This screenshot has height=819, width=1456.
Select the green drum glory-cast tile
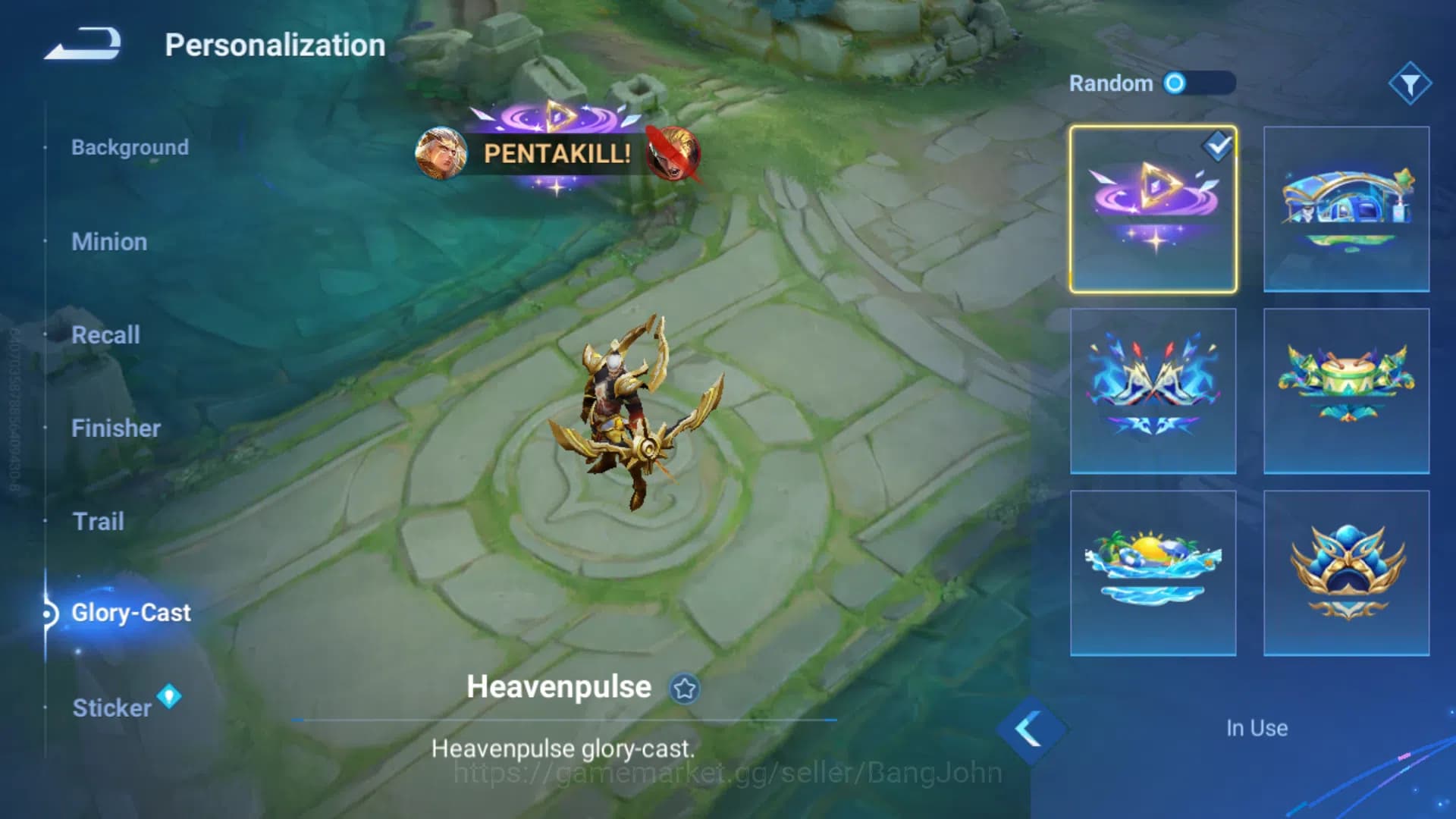click(x=1346, y=391)
